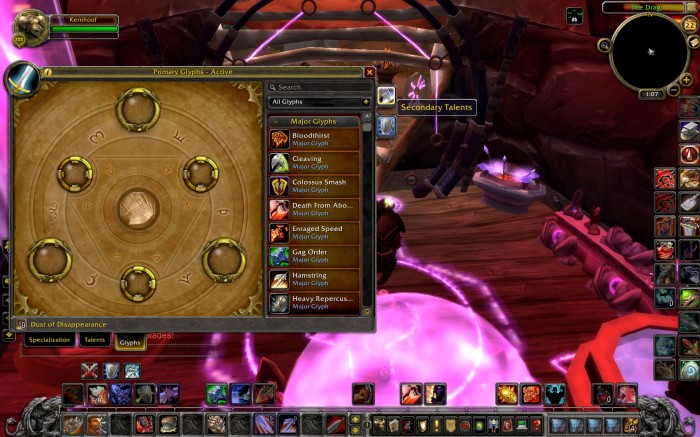The width and height of the screenshot is (700, 437).
Task: Collapse the Major Glyphs header
Action: coord(315,121)
